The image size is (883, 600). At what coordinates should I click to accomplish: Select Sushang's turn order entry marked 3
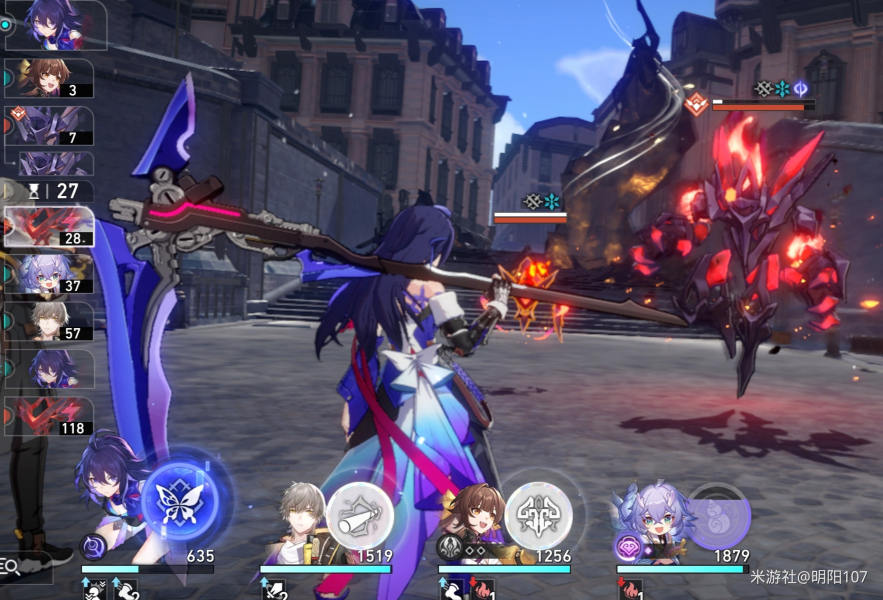click(50, 78)
